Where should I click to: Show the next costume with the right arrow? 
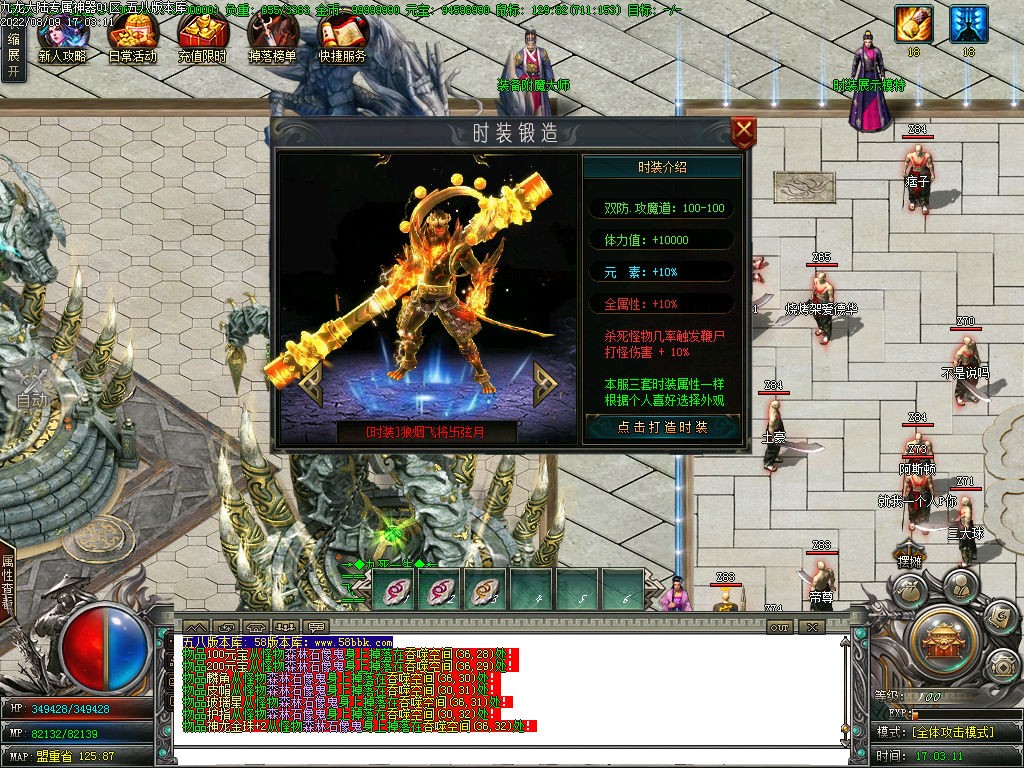(545, 382)
